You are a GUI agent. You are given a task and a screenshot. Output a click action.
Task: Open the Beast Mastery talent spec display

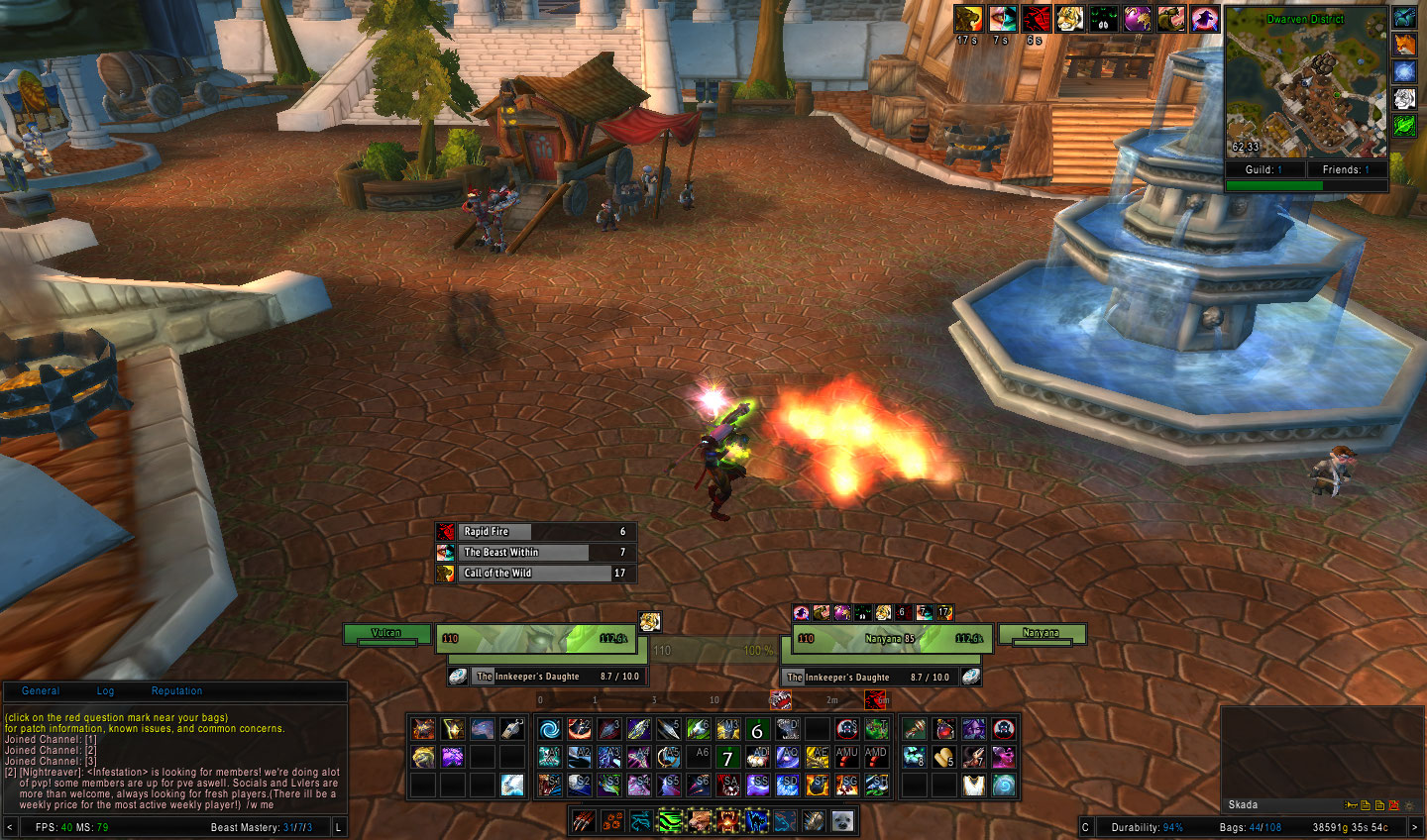click(261, 827)
